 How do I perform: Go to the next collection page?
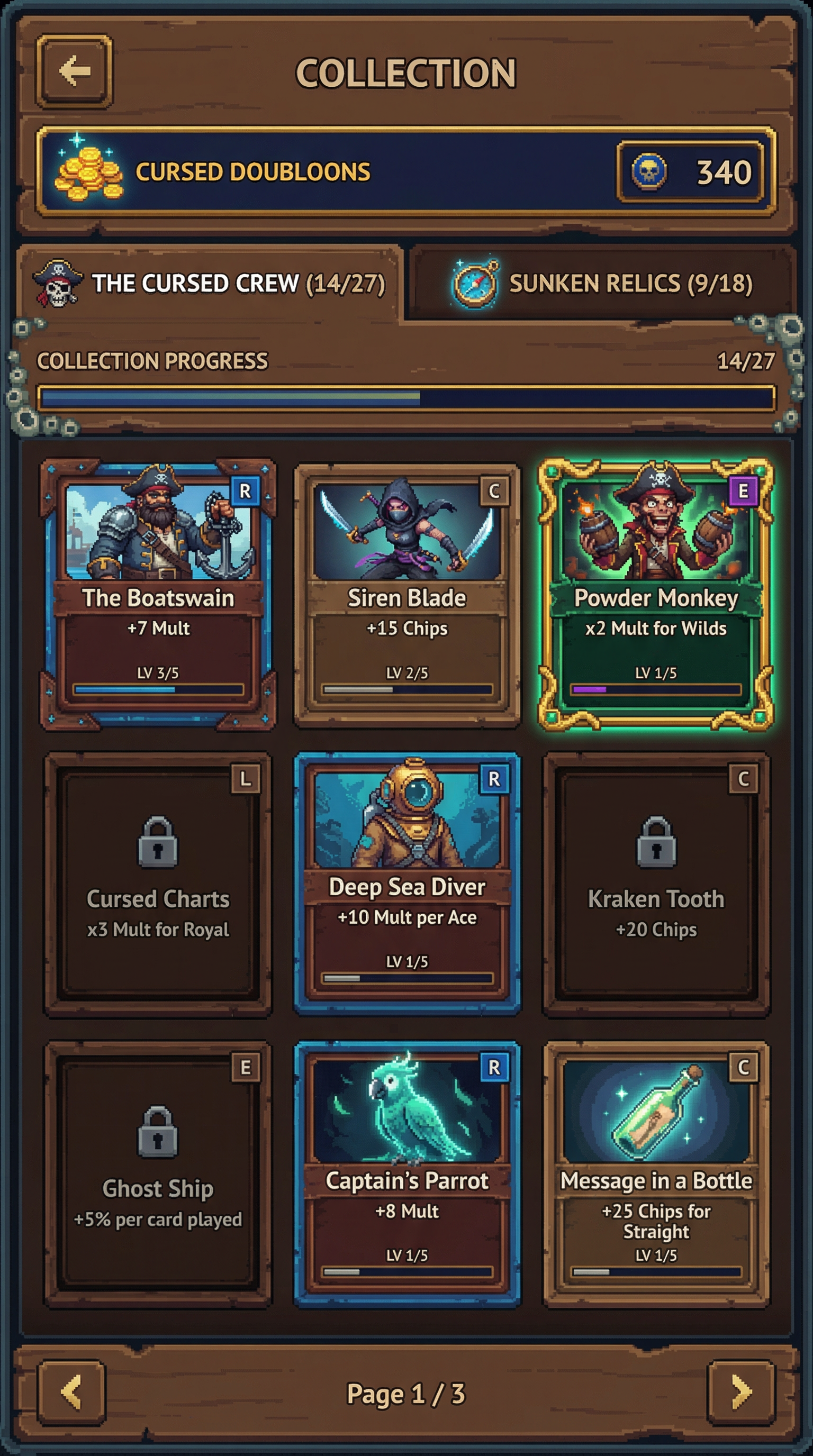(x=740, y=1392)
